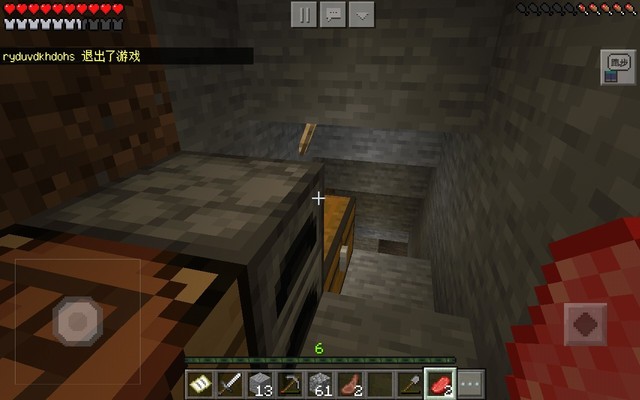Viewport: 640px width, 400px height.
Task: Select the cobblestone stack of 61
Action: pos(320,384)
